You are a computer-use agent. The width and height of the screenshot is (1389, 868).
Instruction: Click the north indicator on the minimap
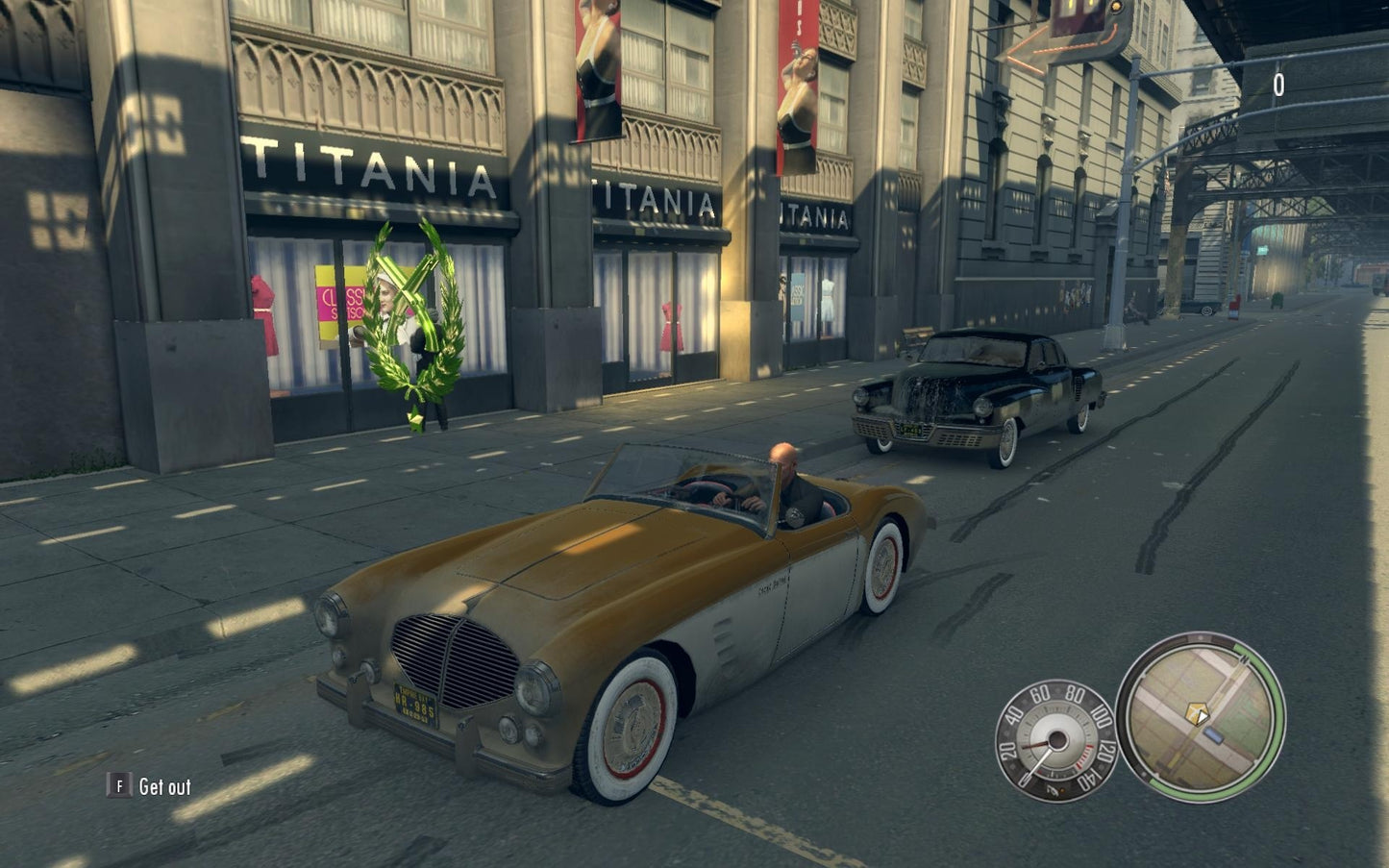click(1245, 658)
